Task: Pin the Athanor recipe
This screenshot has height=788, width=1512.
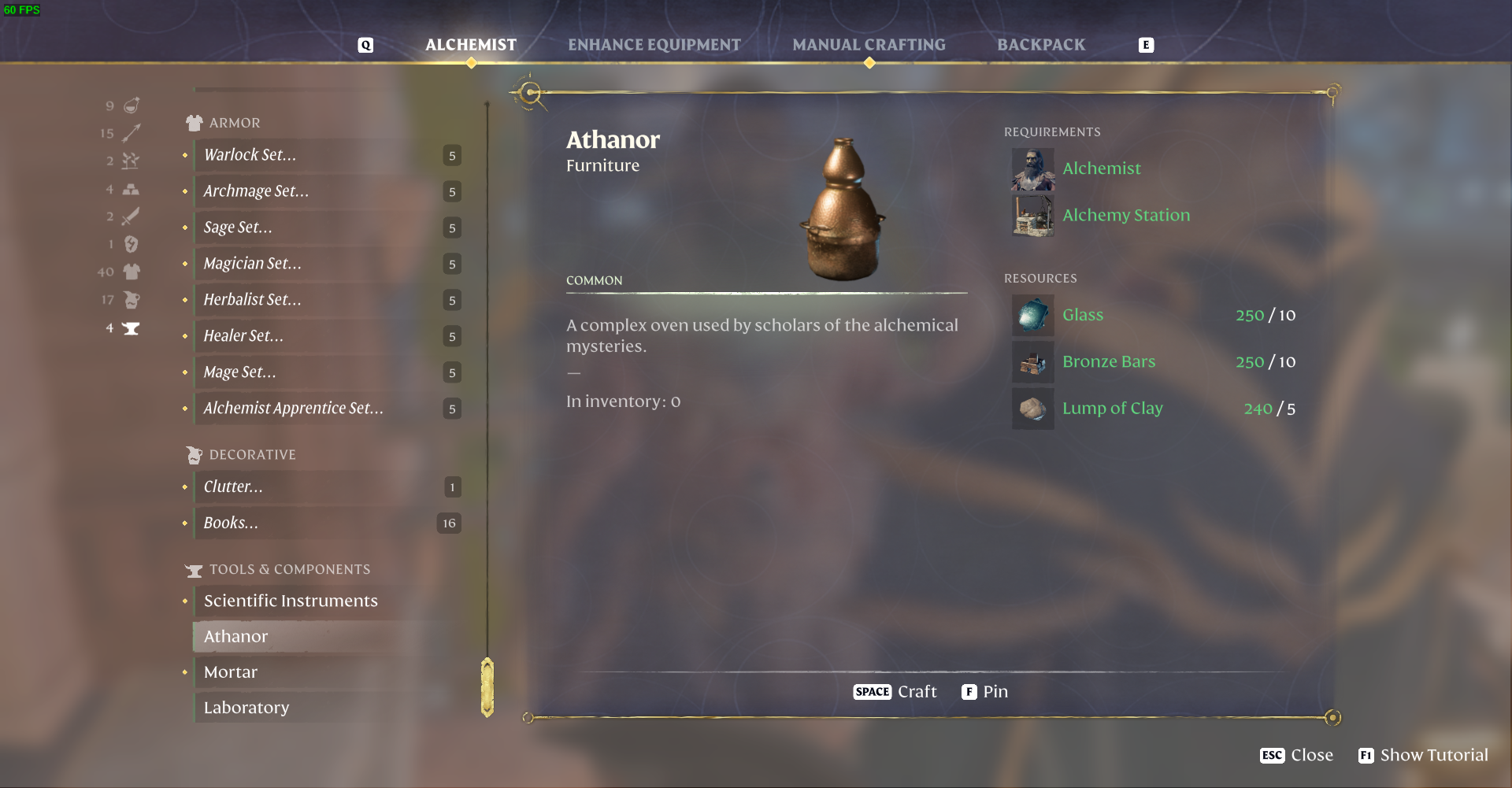Action: click(984, 692)
